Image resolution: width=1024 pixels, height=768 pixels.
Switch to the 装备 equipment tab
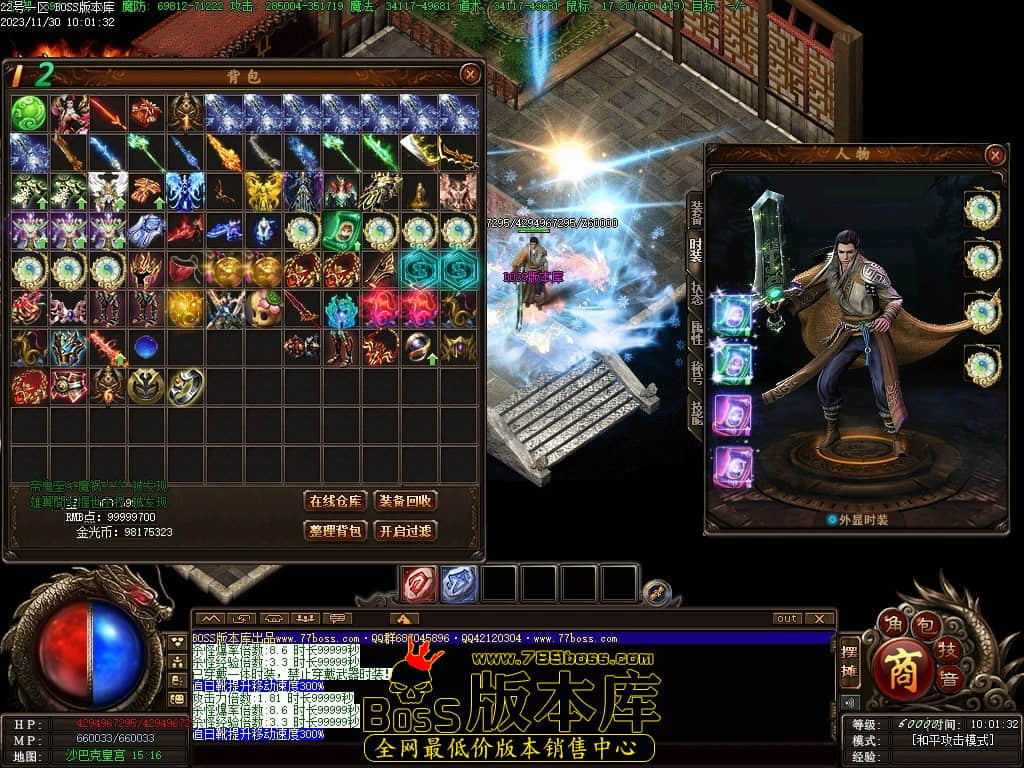coord(697,212)
